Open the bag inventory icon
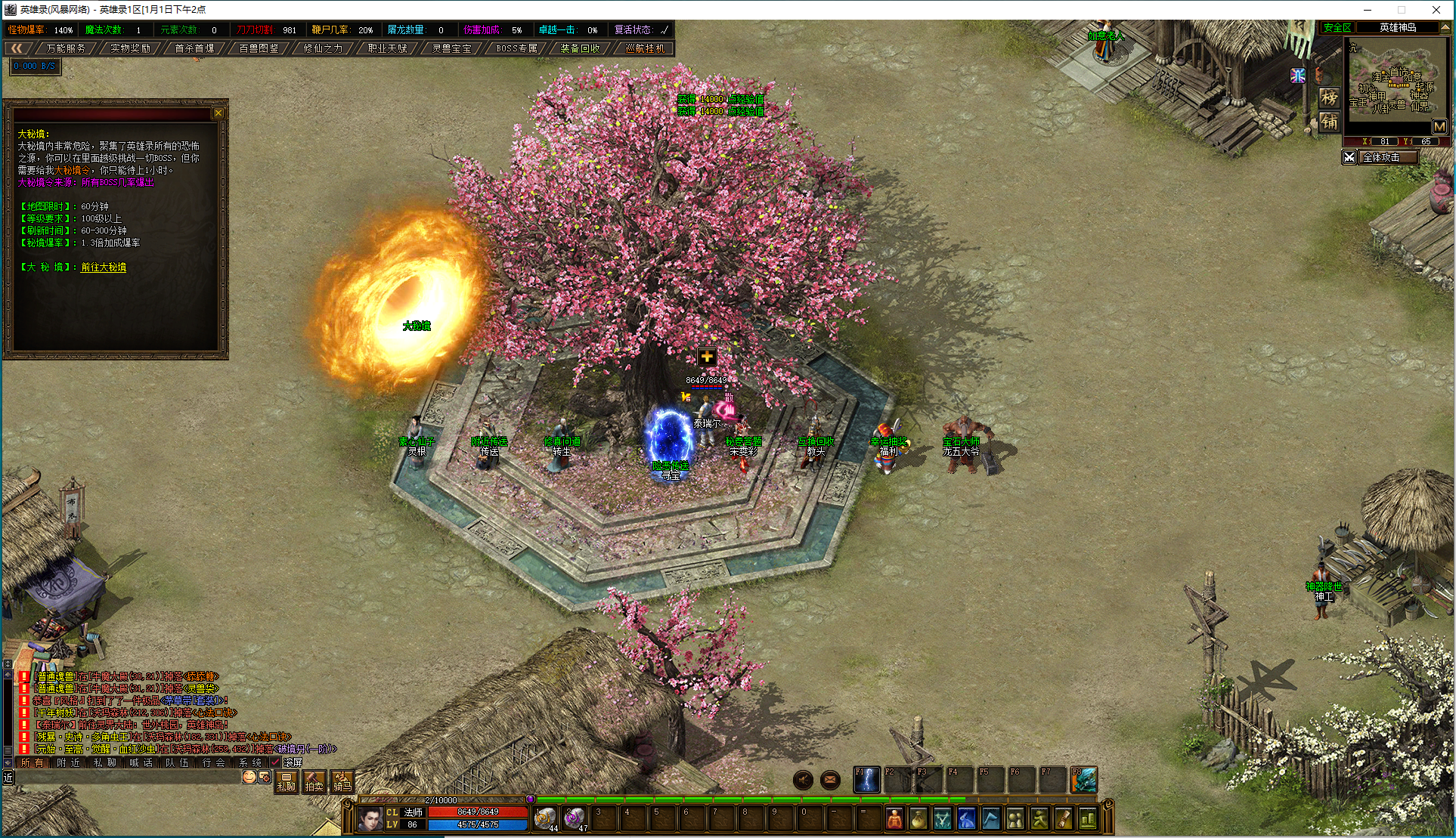The width and height of the screenshot is (1456, 838). (919, 818)
